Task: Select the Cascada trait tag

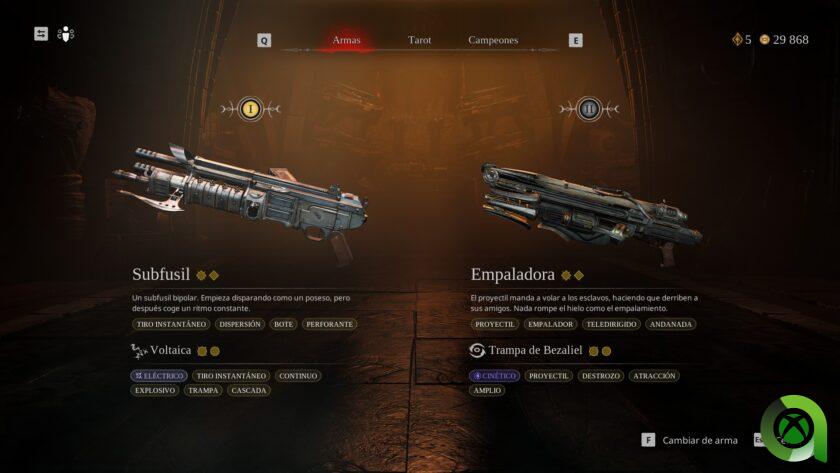Action: (248, 390)
